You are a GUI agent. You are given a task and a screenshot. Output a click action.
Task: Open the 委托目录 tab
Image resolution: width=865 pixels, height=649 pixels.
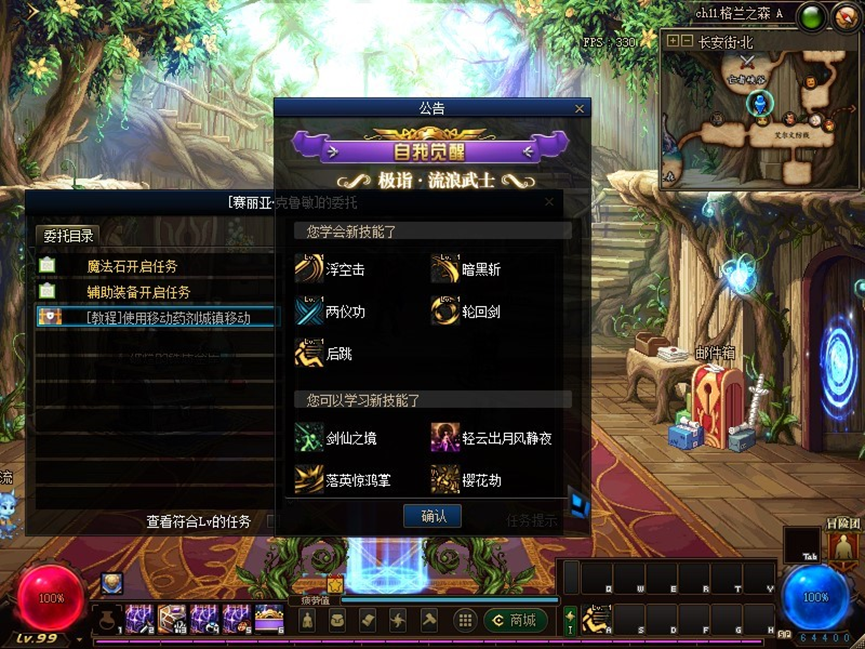click(69, 236)
